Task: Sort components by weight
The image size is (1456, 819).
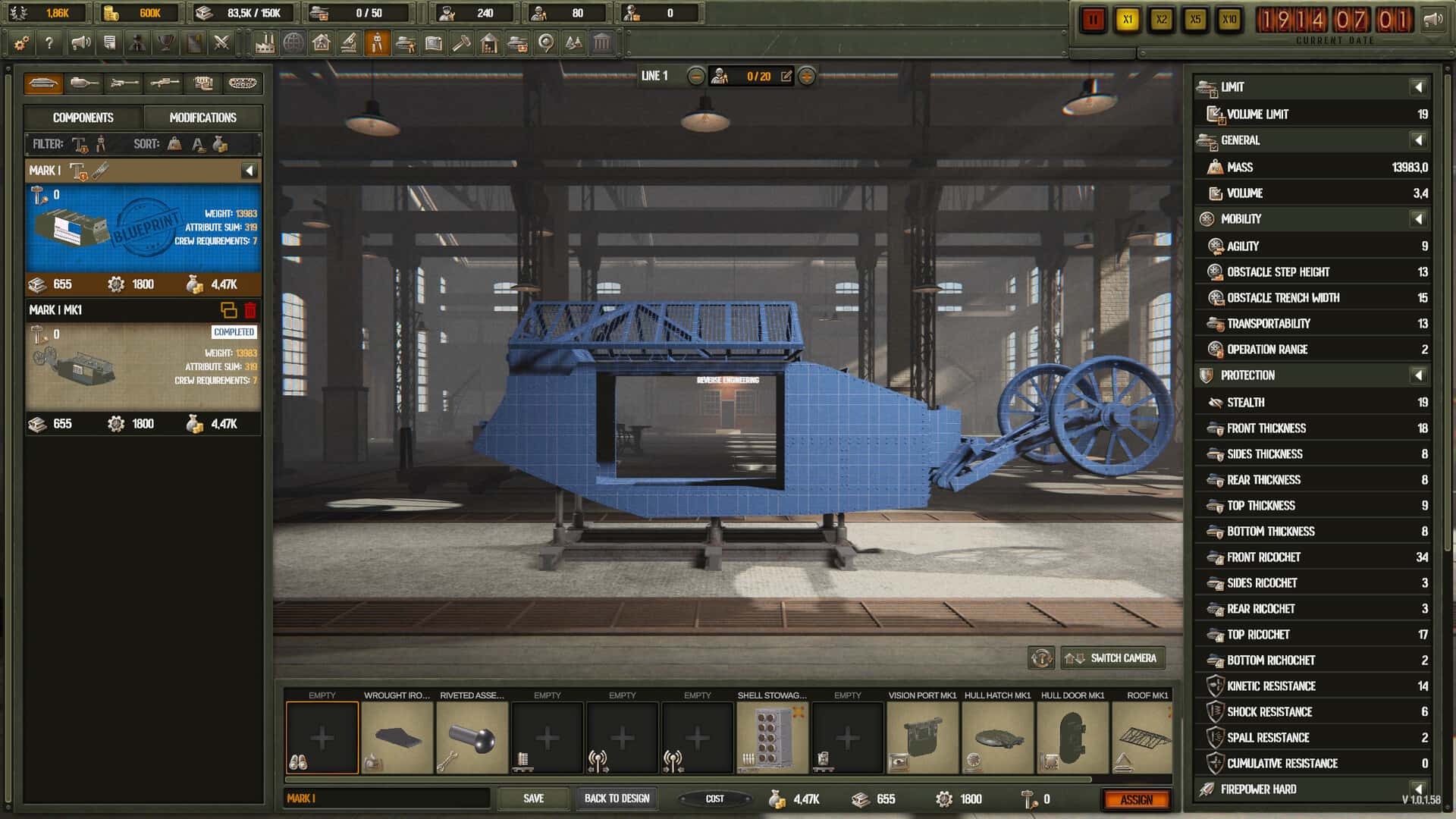Action: pyautogui.click(x=174, y=144)
